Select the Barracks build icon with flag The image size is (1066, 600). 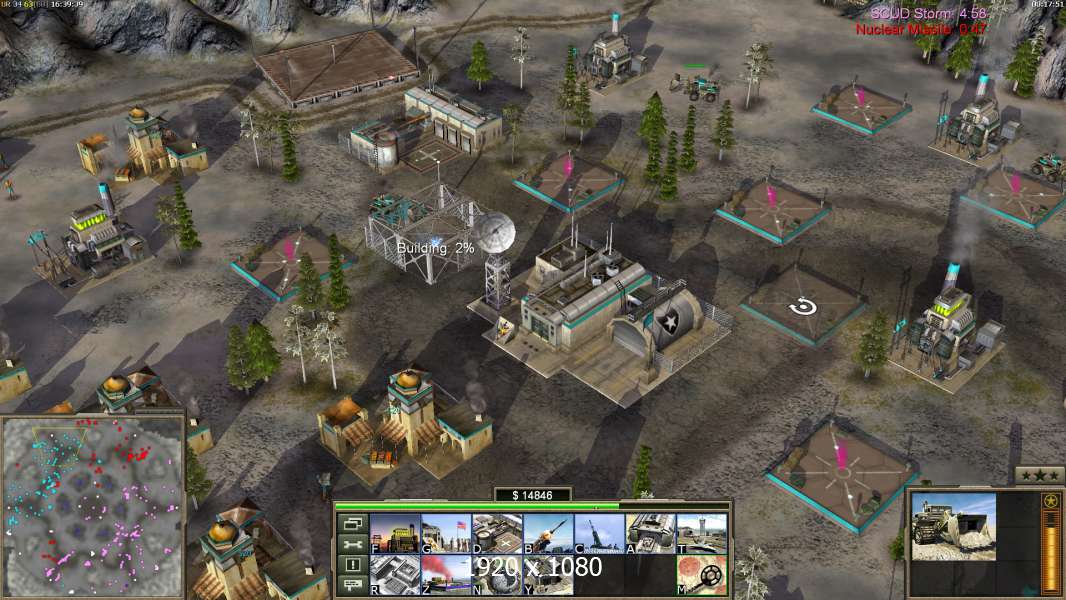(x=445, y=533)
